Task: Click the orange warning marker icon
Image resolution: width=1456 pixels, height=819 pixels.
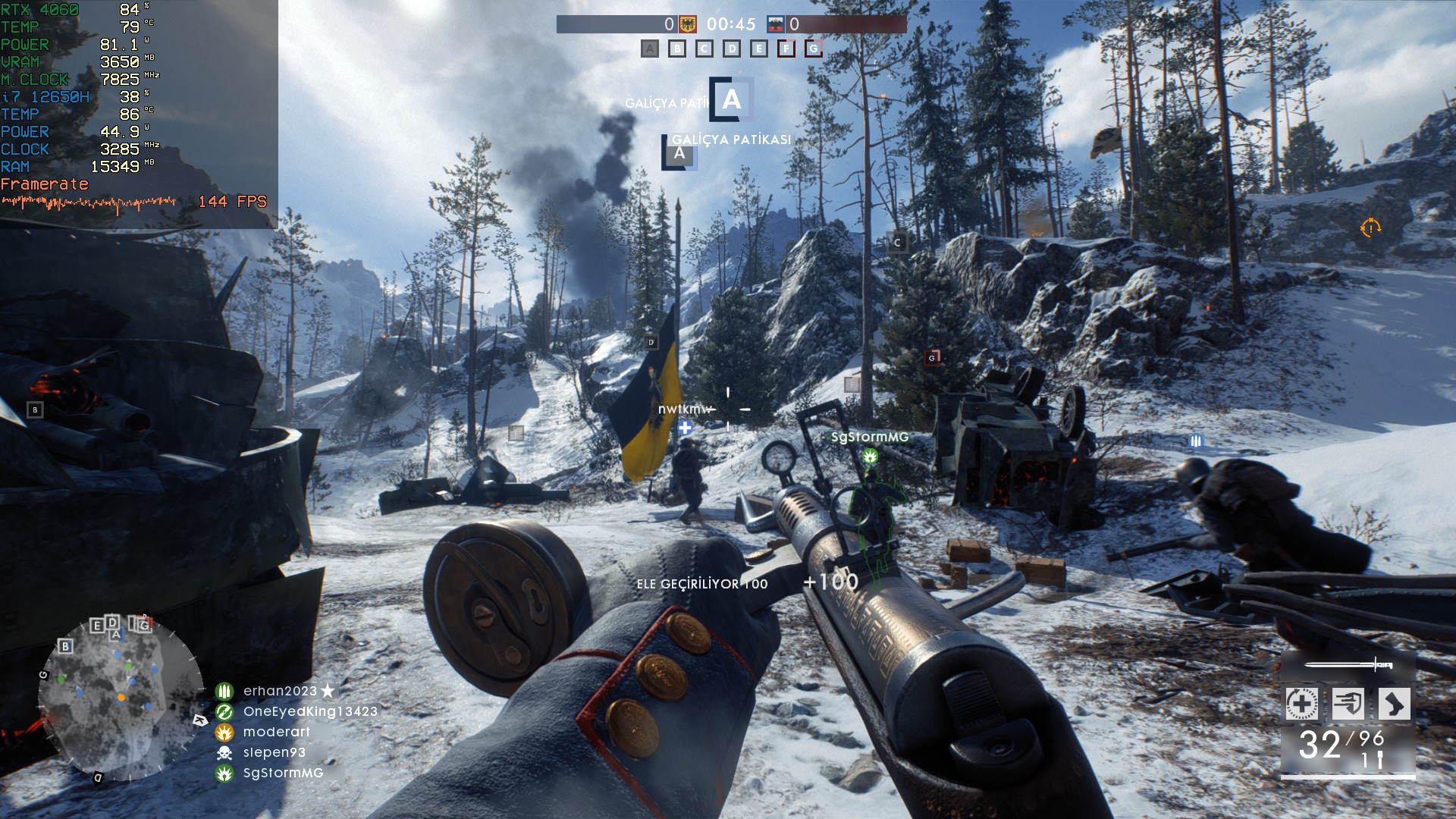Action: pyautogui.click(x=1370, y=227)
